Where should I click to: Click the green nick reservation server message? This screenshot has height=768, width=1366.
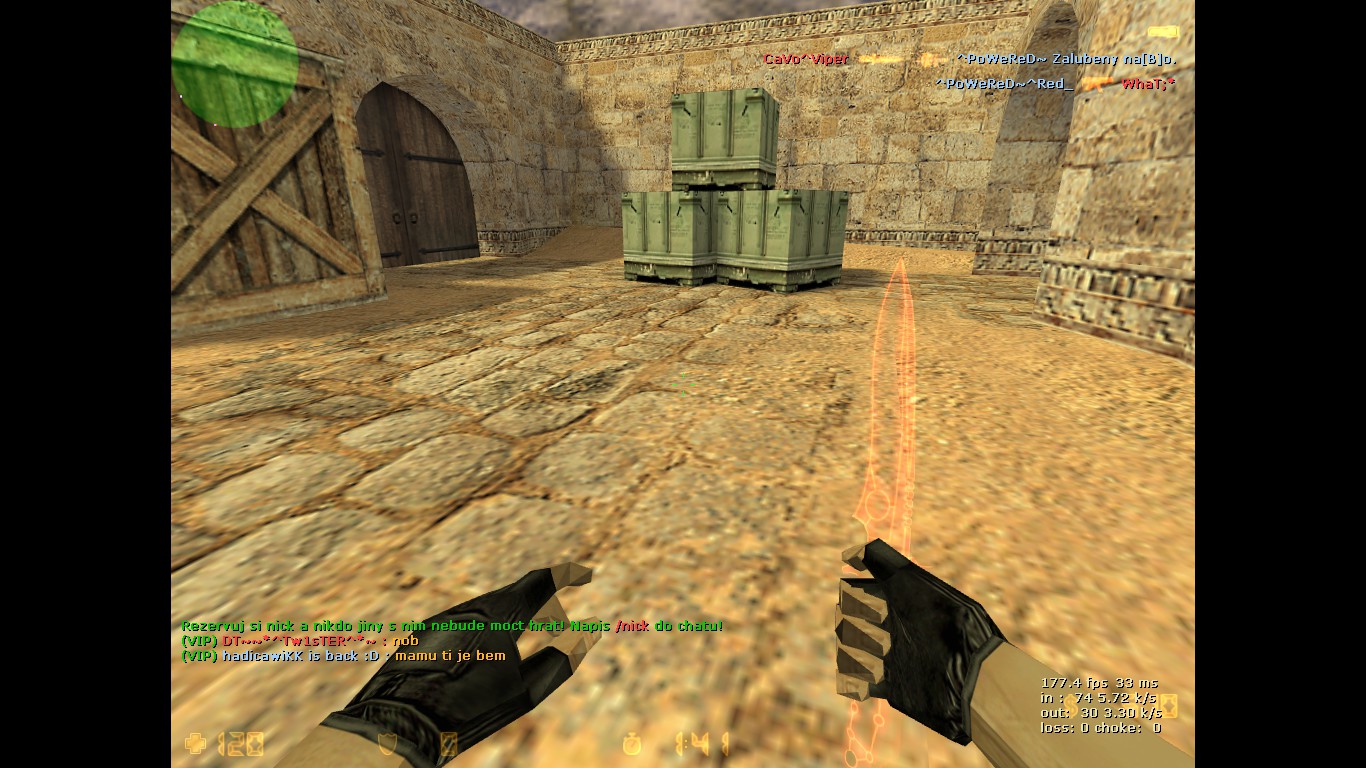click(451, 626)
